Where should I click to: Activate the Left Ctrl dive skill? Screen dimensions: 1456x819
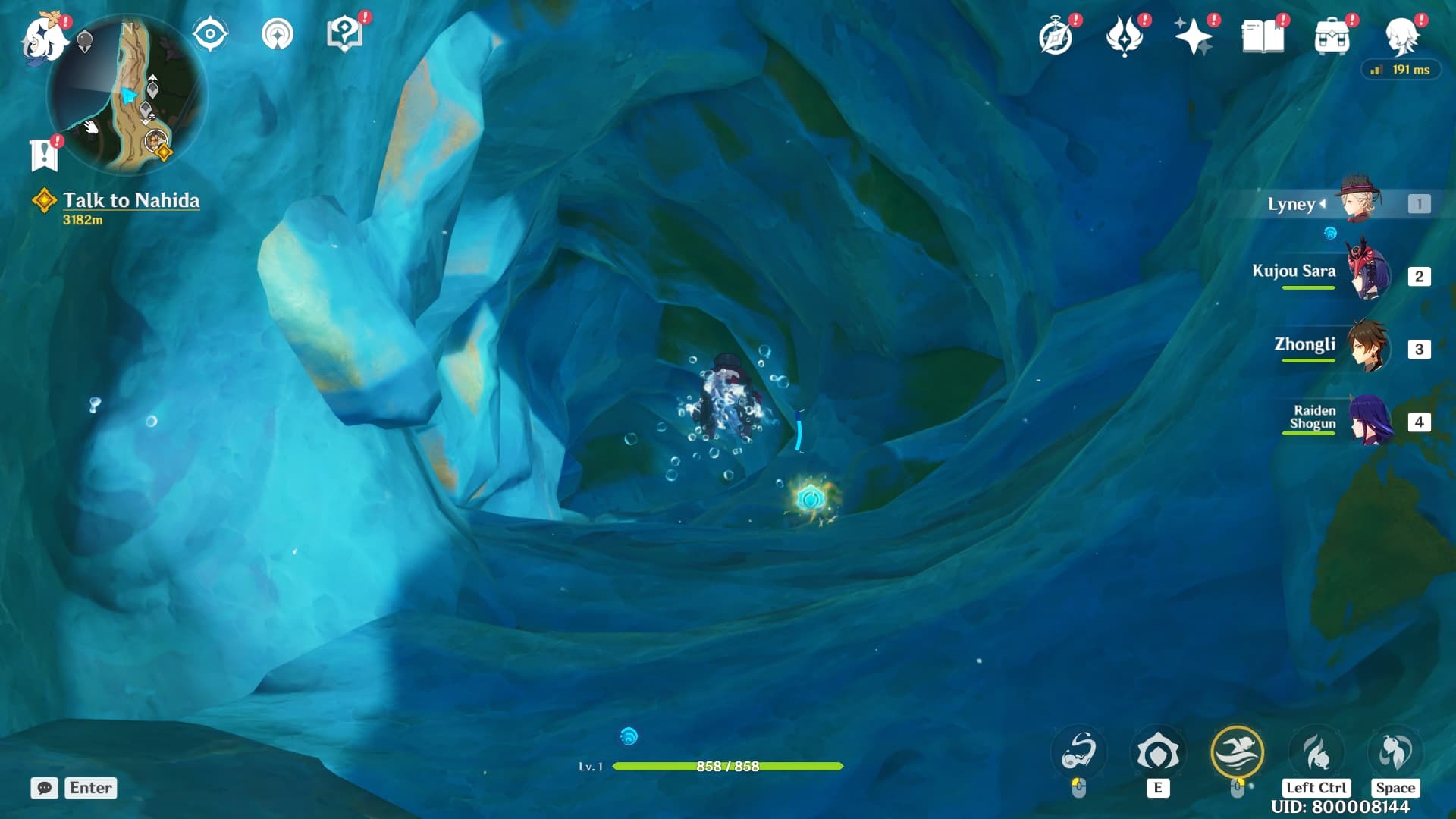(1316, 753)
